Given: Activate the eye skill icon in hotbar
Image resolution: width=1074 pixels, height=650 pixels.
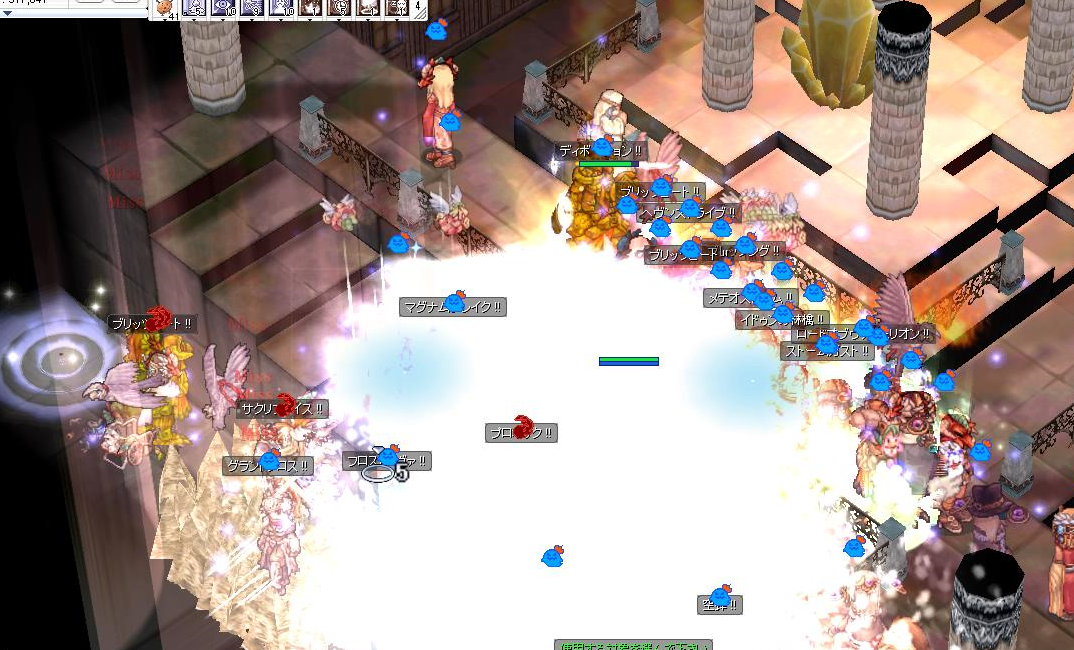Looking at the screenshot, I should pos(224,7).
